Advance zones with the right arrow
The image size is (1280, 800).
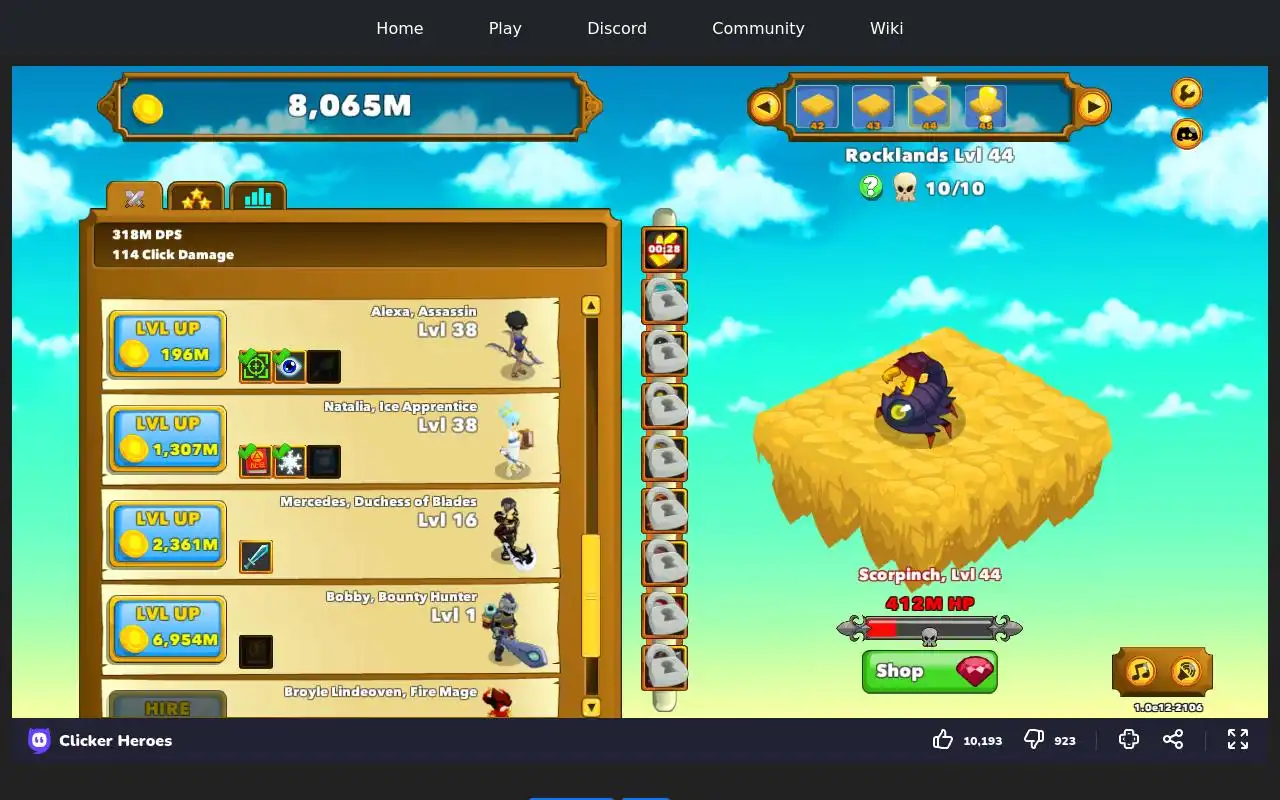tap(1093, 106)
